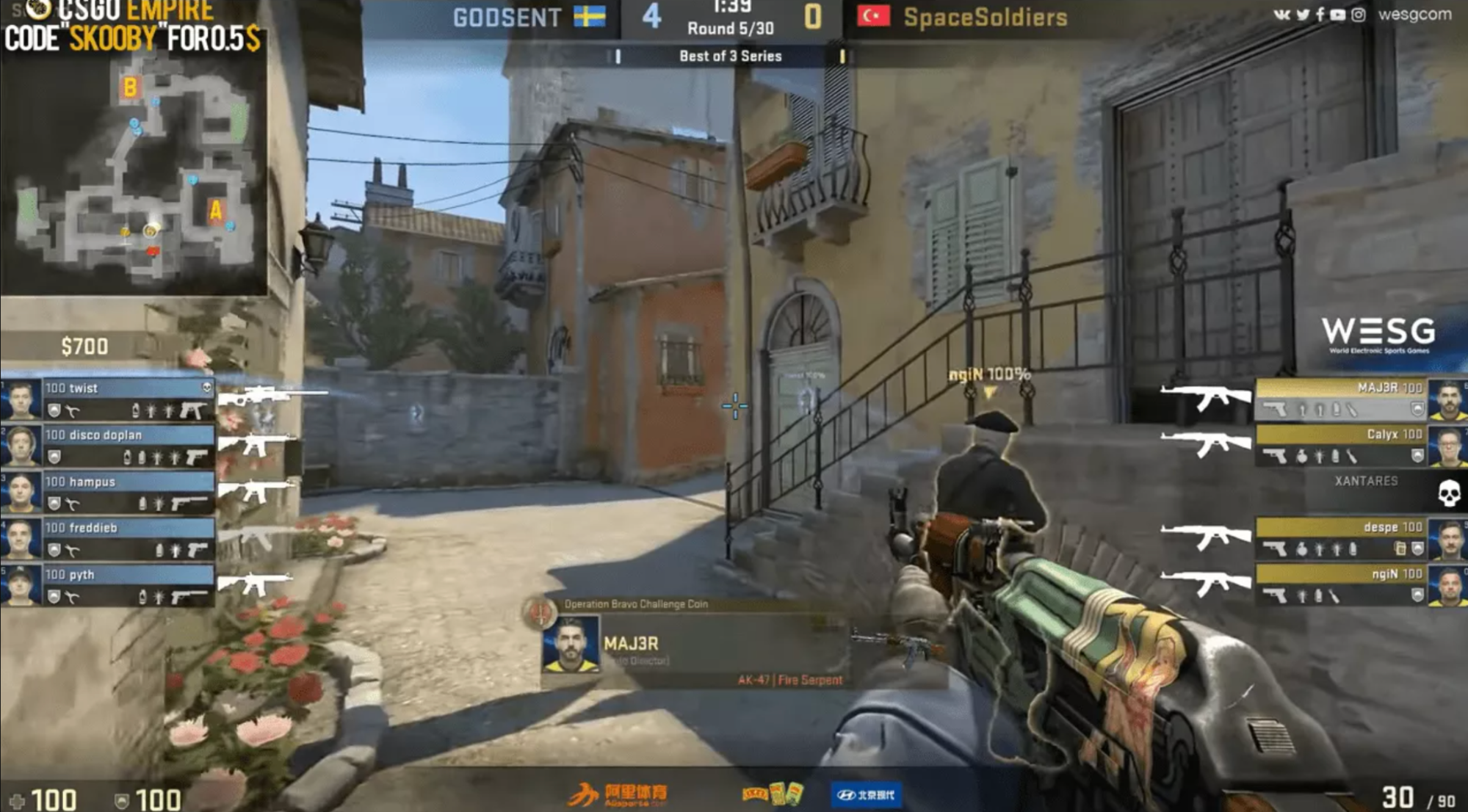1468x812 pixels.
Task: Click the GODSENT team name
Action: (x=507, y=18)
